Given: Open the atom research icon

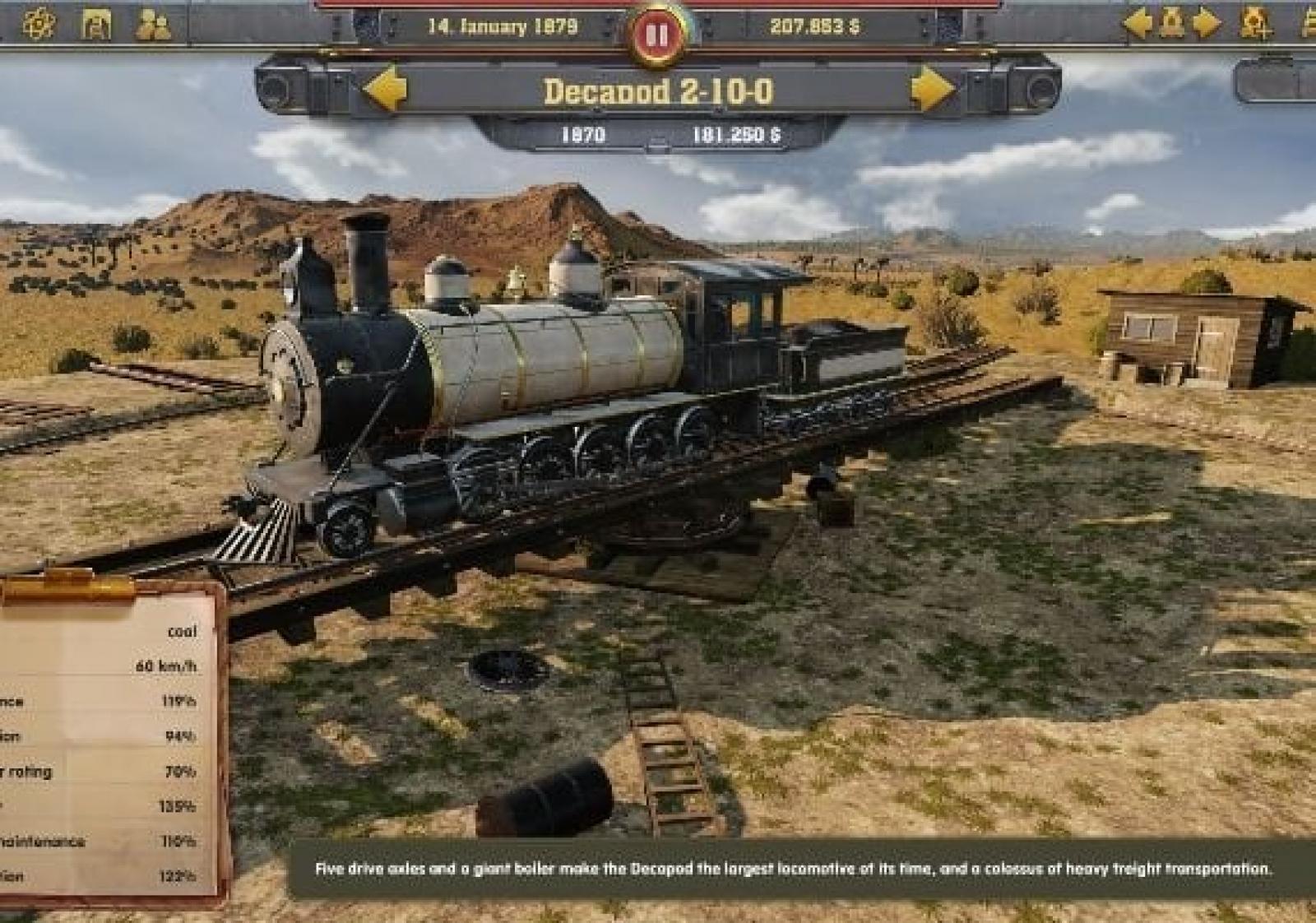Looking at the screenshot, I should click(39, 25).
